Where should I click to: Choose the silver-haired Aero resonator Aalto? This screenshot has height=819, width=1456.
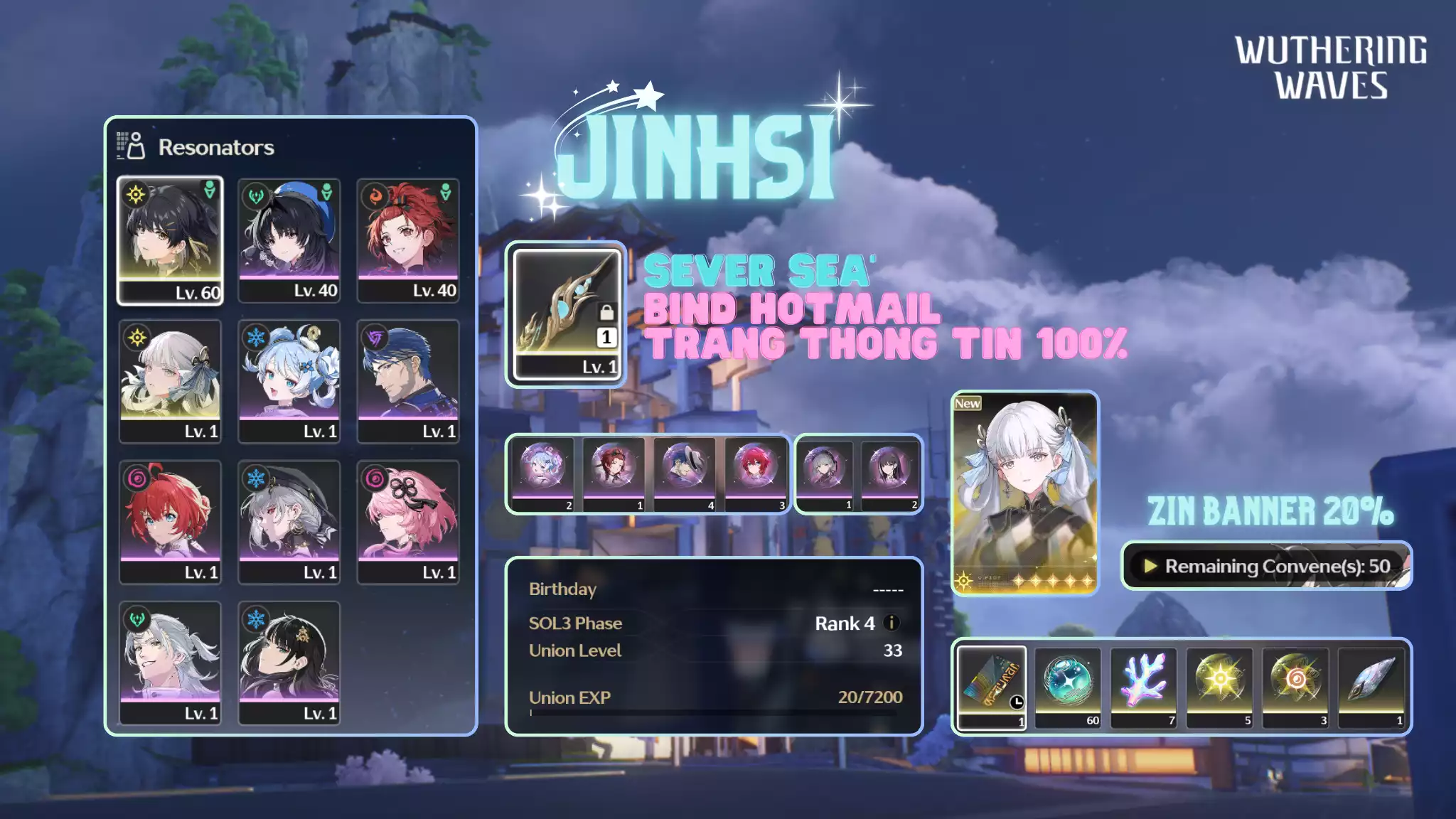[170, 663]
